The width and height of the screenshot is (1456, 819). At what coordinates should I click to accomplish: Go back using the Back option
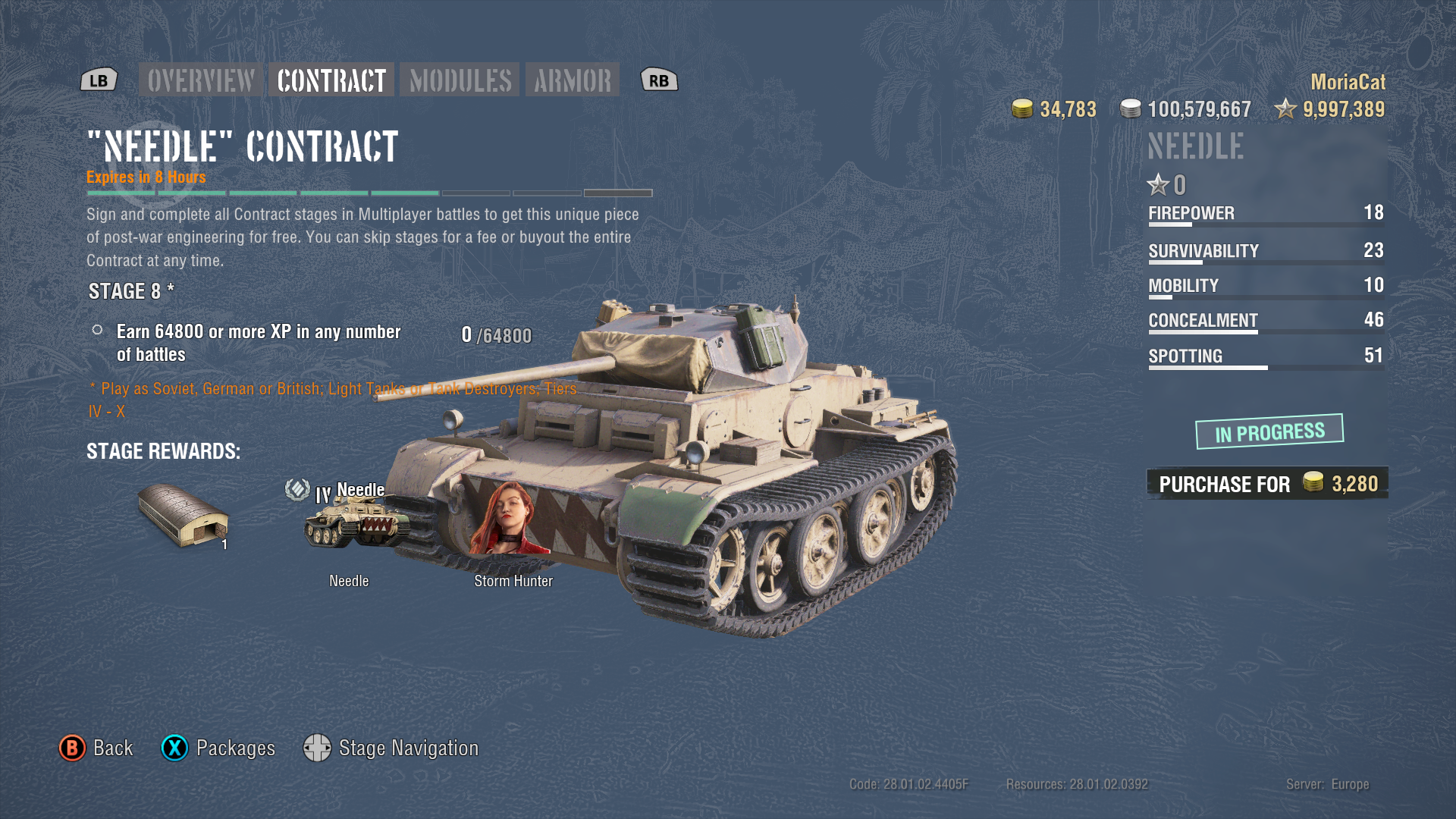97,748
